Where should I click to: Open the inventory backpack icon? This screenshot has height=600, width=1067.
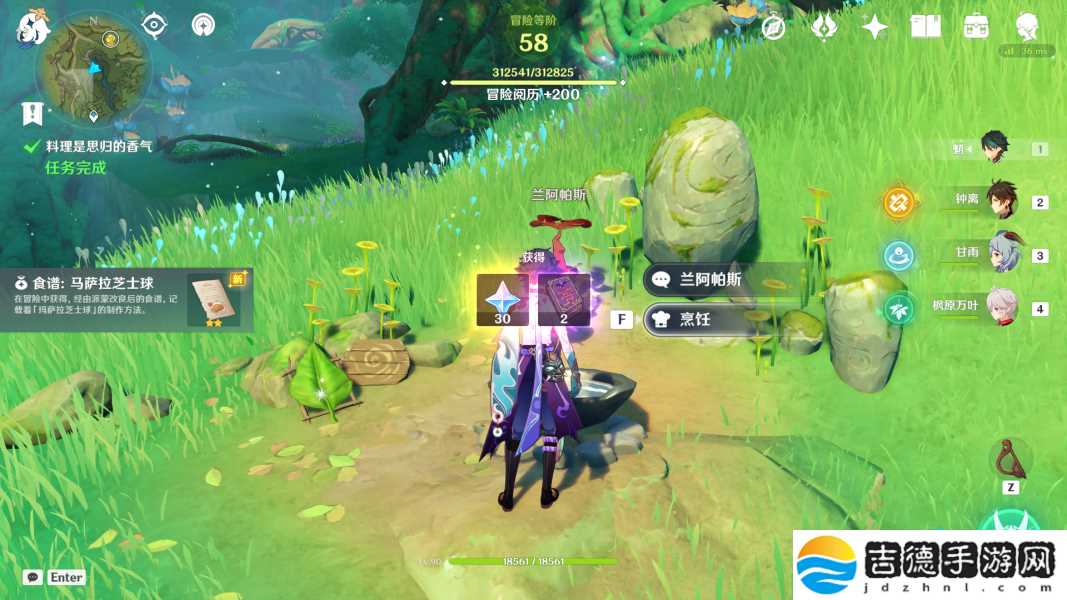pyautogui.click(x=976, y=27)
